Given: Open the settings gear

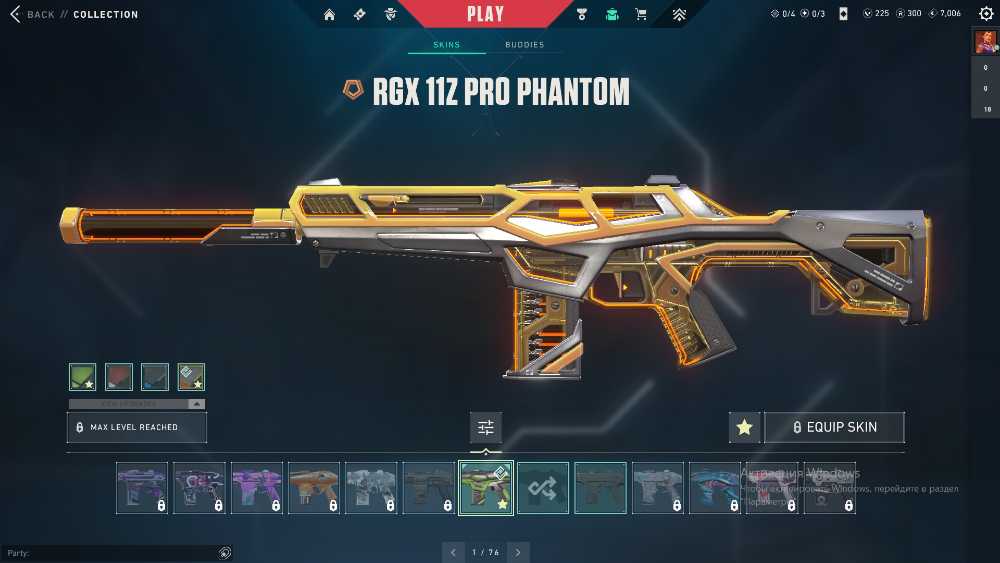Looking at the screenshot, I should pyautogui.click(x=984, y=14).
